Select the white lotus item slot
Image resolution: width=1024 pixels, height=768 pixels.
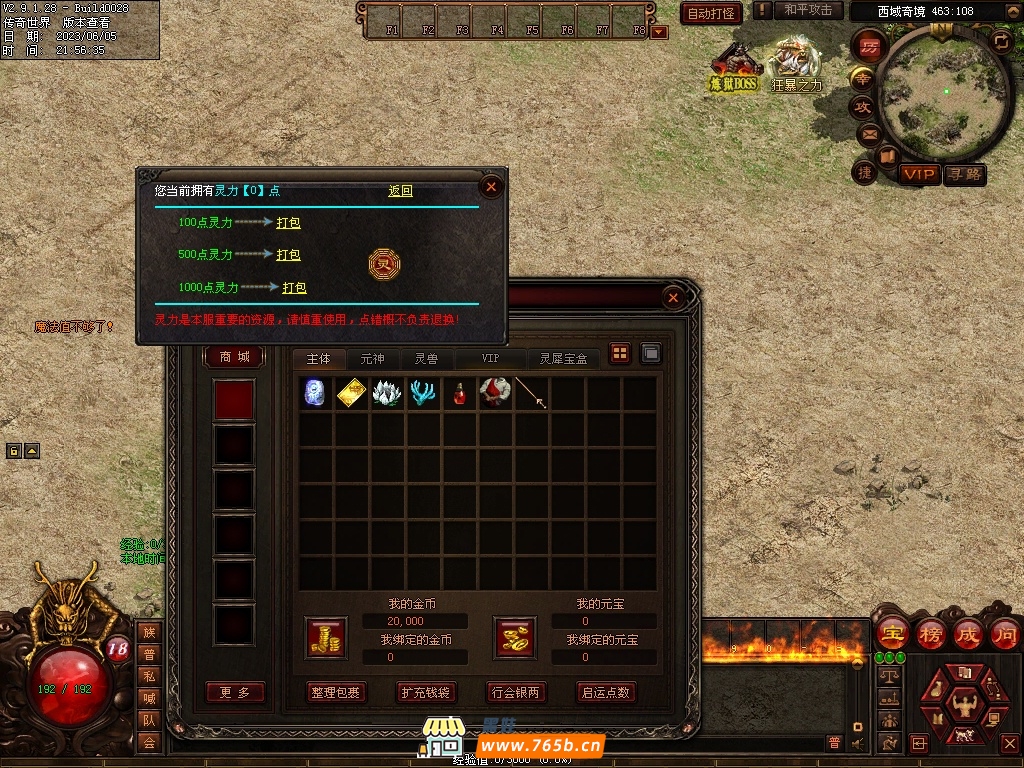387,393
